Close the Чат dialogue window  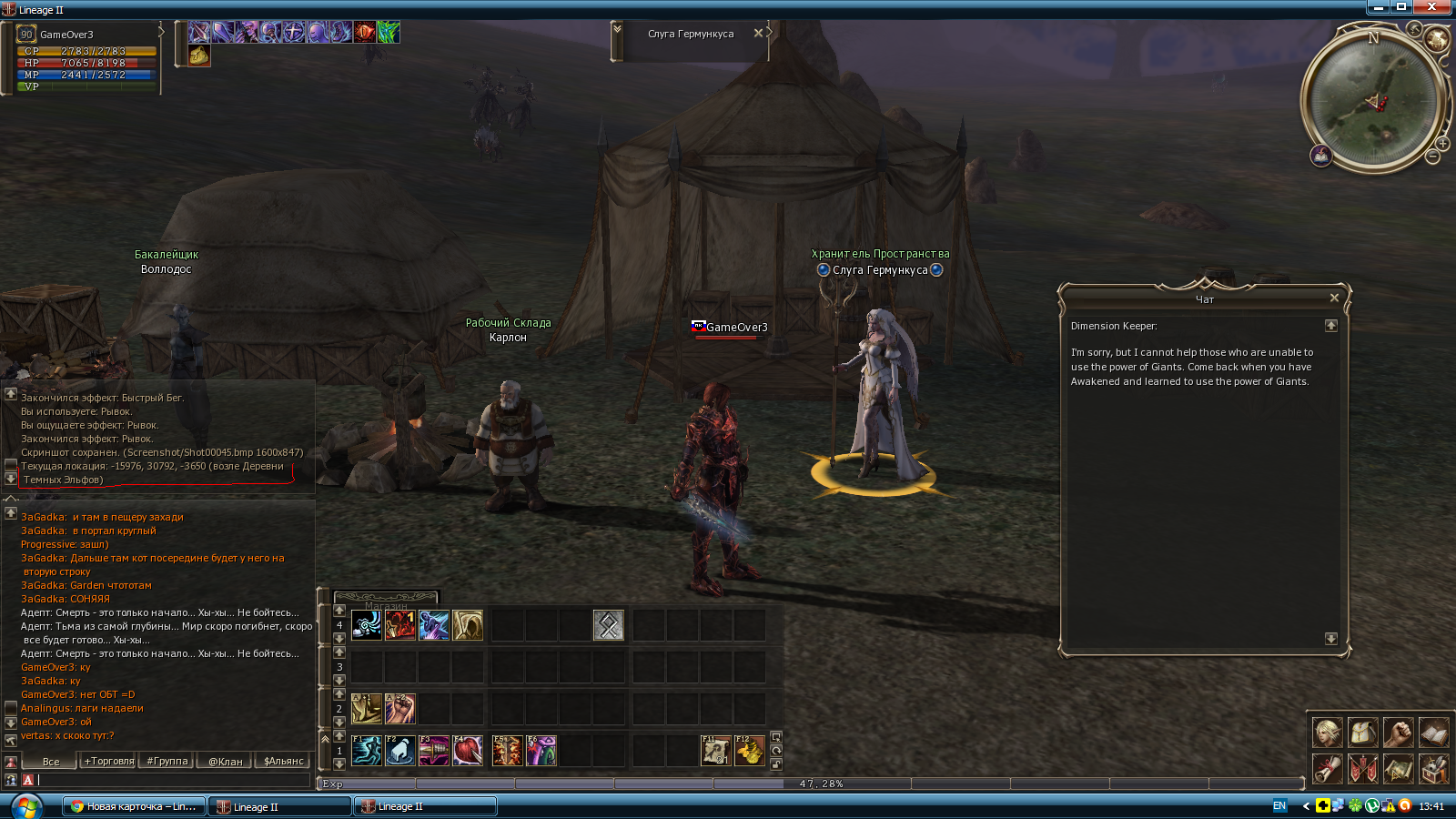click(1334, 298)
